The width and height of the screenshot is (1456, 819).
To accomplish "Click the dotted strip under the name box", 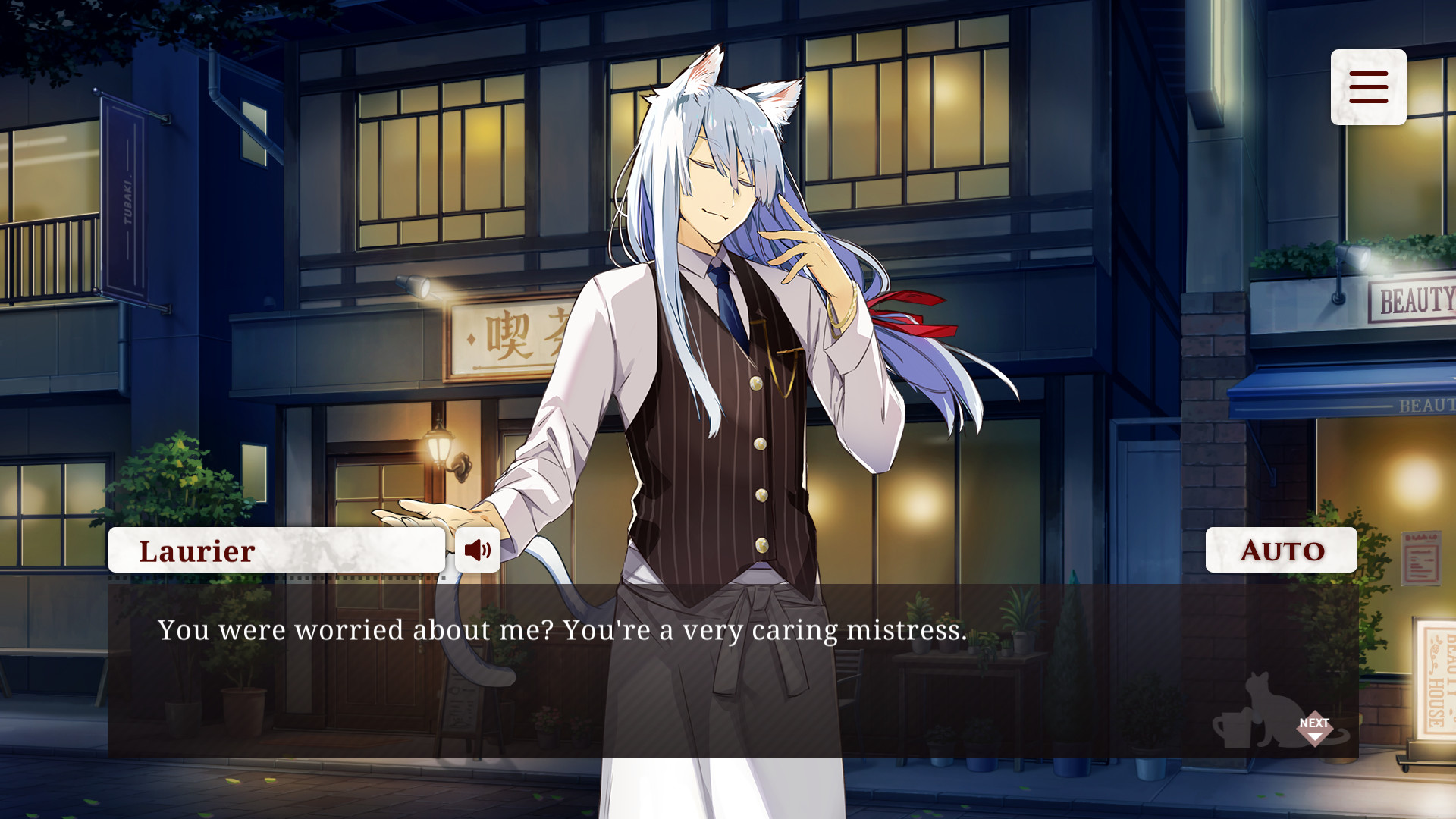I will (277, 578).
